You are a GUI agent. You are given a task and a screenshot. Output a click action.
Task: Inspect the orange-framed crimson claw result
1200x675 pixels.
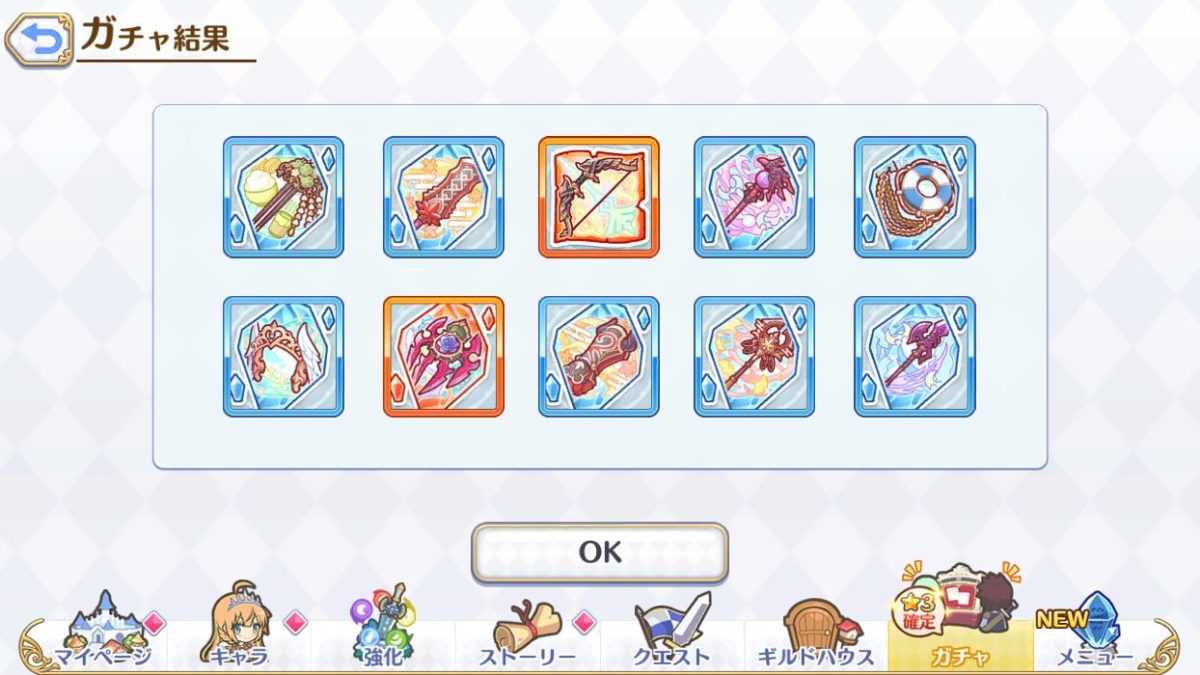pyautogui.click(x=443, y=357)
